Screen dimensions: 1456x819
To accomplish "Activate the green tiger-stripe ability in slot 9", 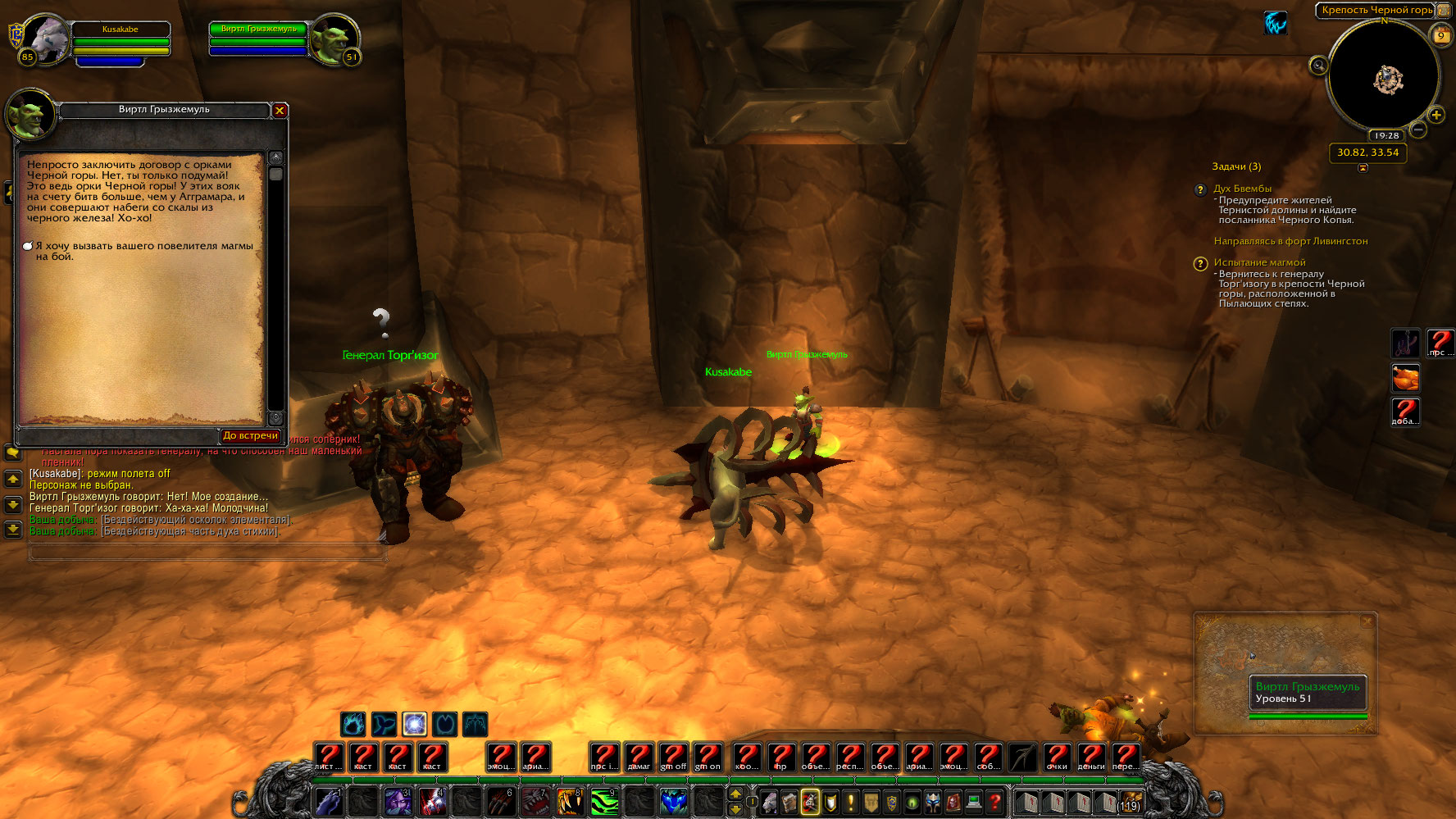I will point(604,801).
